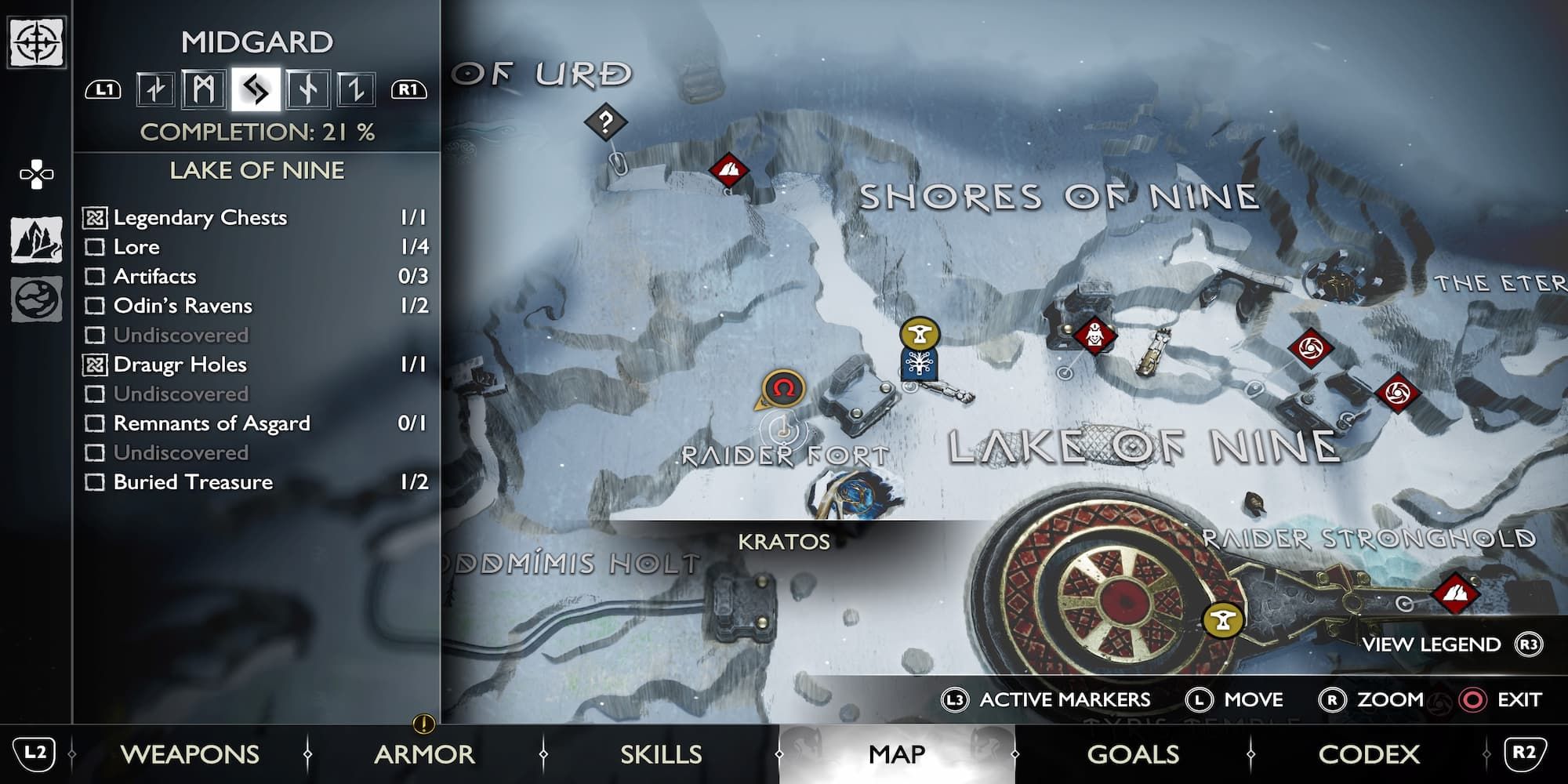Toggle the Lore checkbox
The image size is (1568, 784).
(96, 247)
